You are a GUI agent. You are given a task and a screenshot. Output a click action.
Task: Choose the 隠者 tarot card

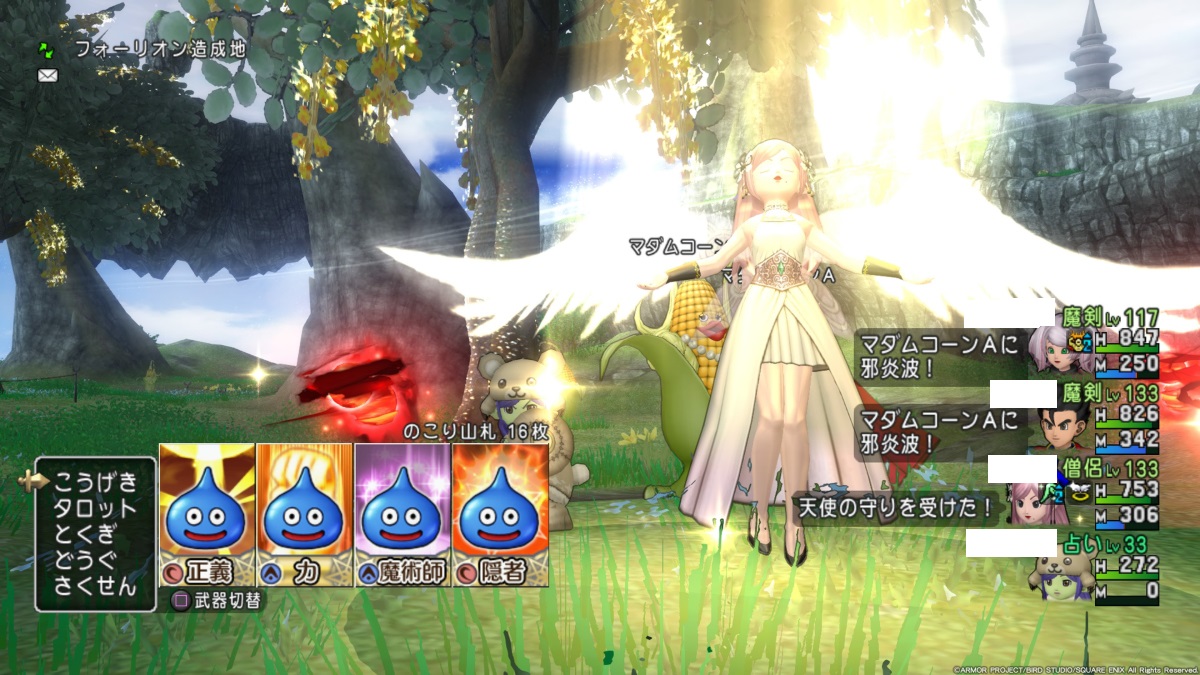click(500, 514)
